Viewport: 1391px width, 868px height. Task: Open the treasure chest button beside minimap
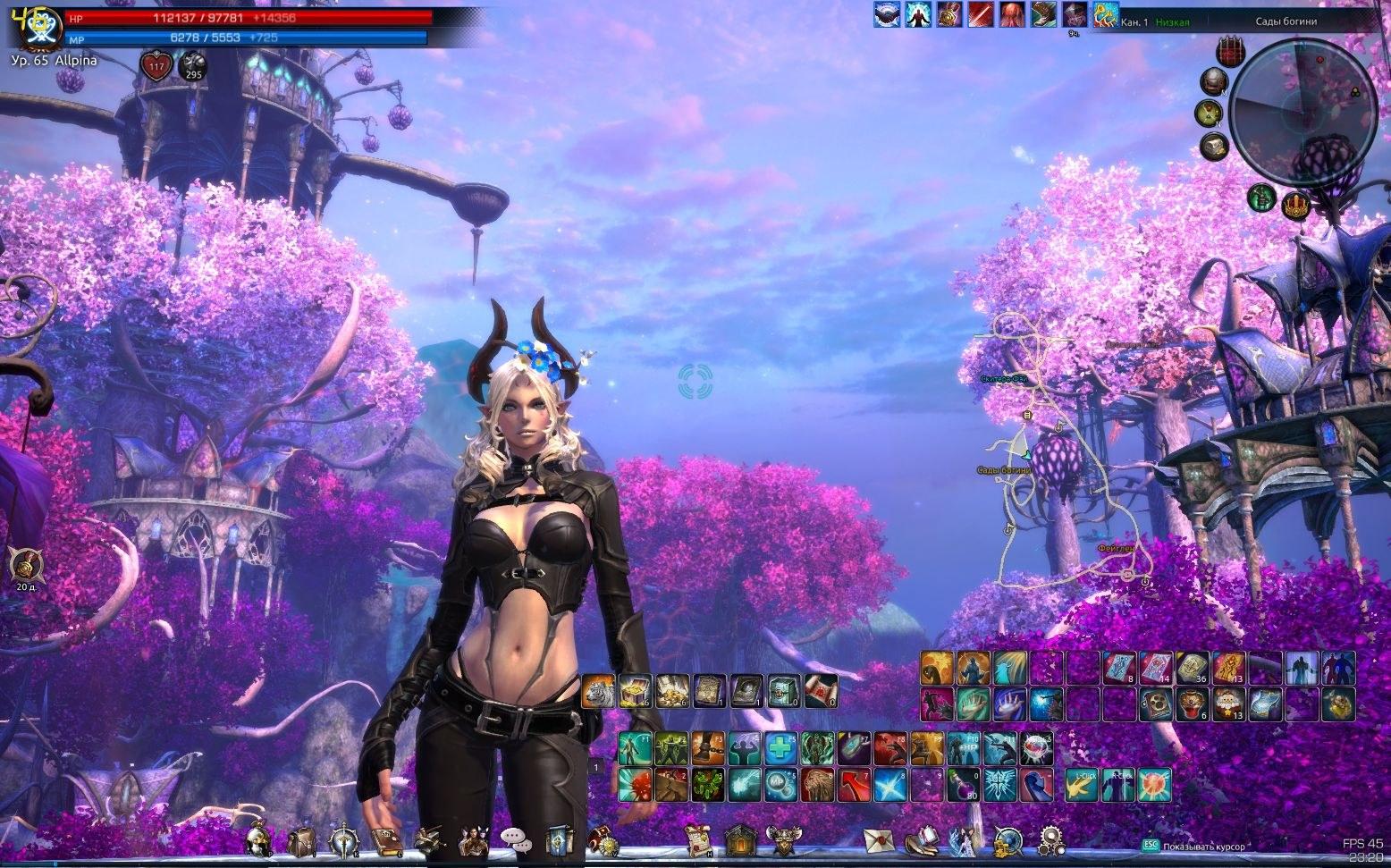1213,144
